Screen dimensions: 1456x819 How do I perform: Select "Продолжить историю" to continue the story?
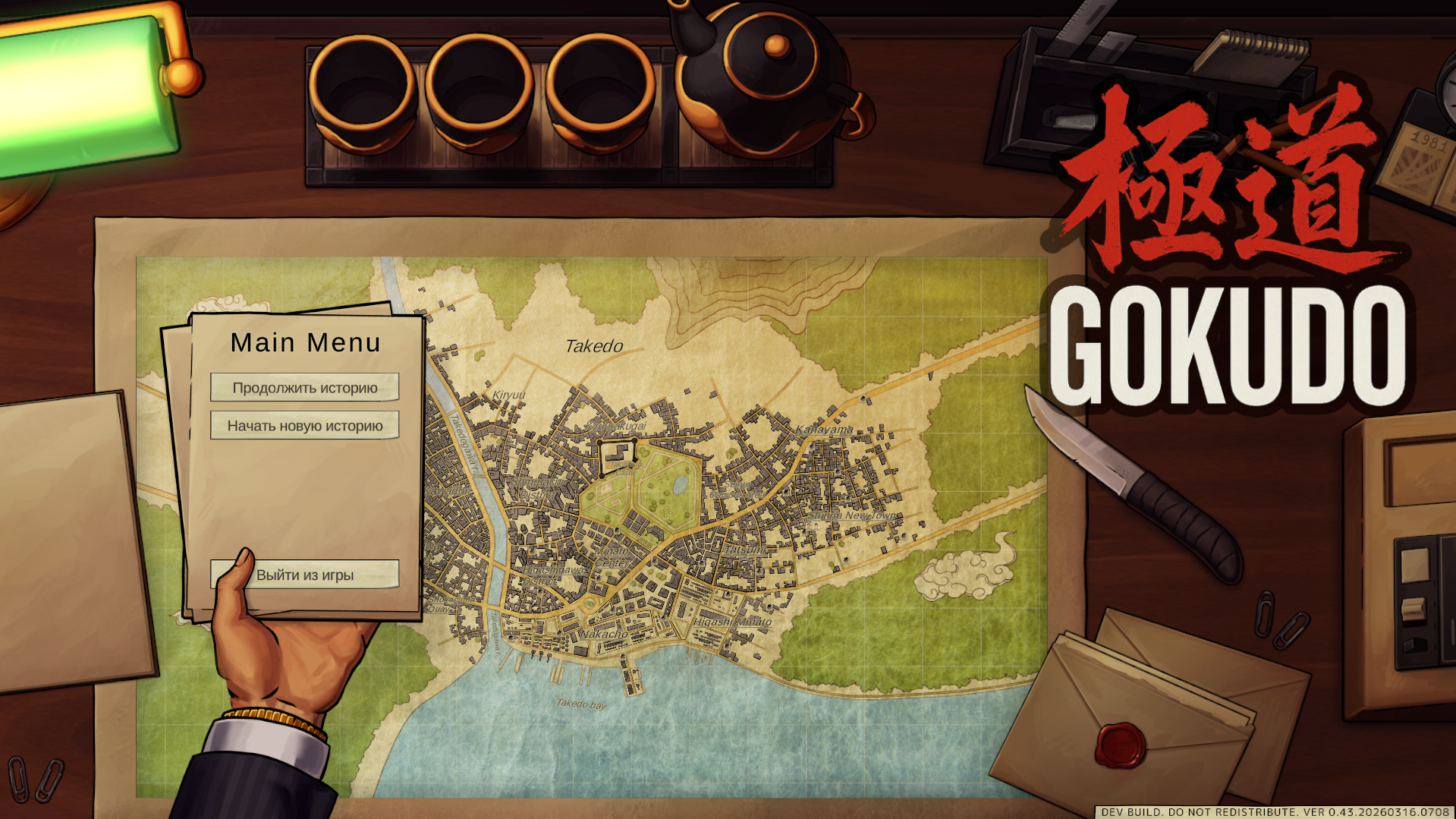click(x=304, y=387)
